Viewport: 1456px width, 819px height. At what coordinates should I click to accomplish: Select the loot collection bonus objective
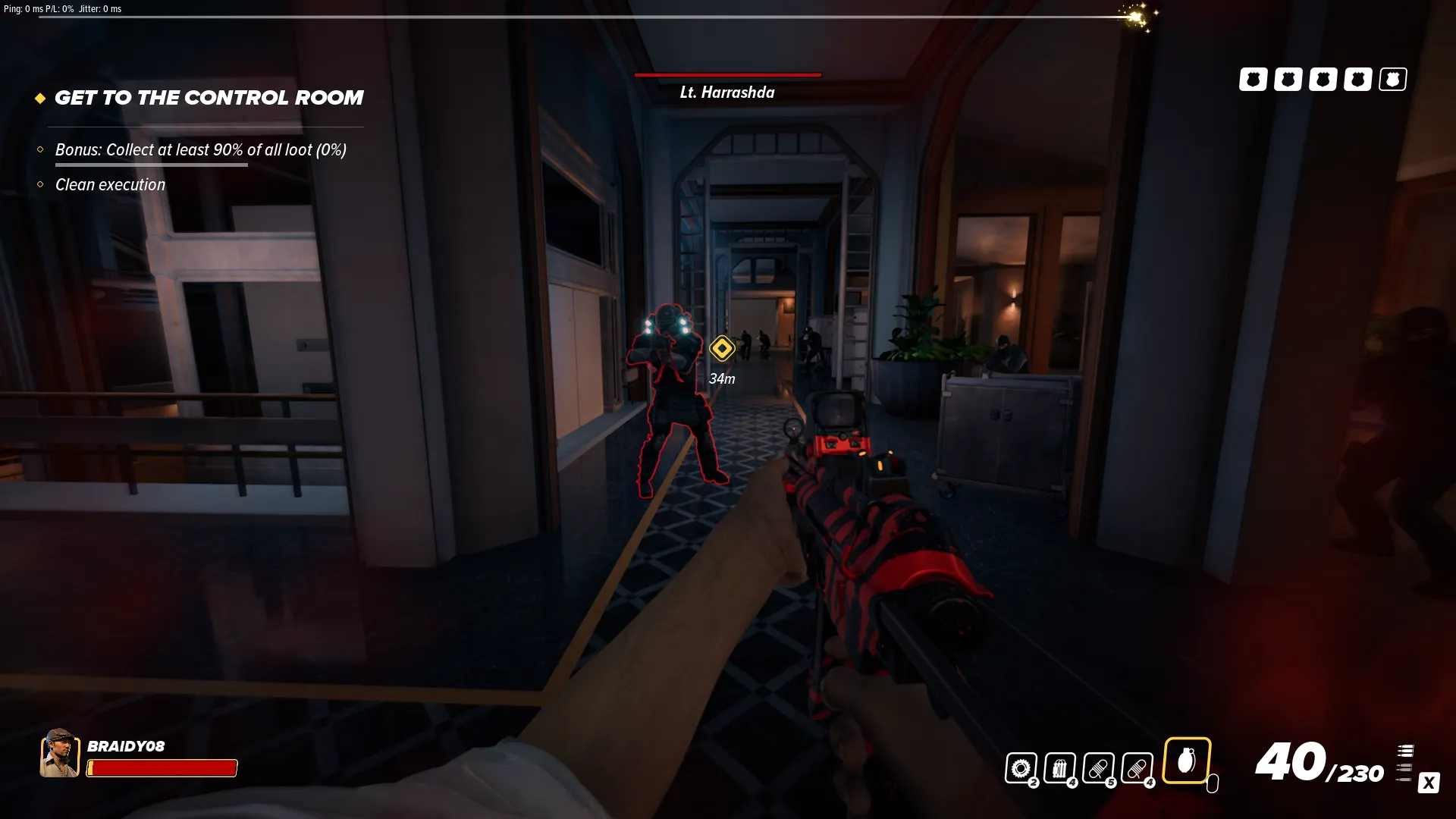coord(200,150)
